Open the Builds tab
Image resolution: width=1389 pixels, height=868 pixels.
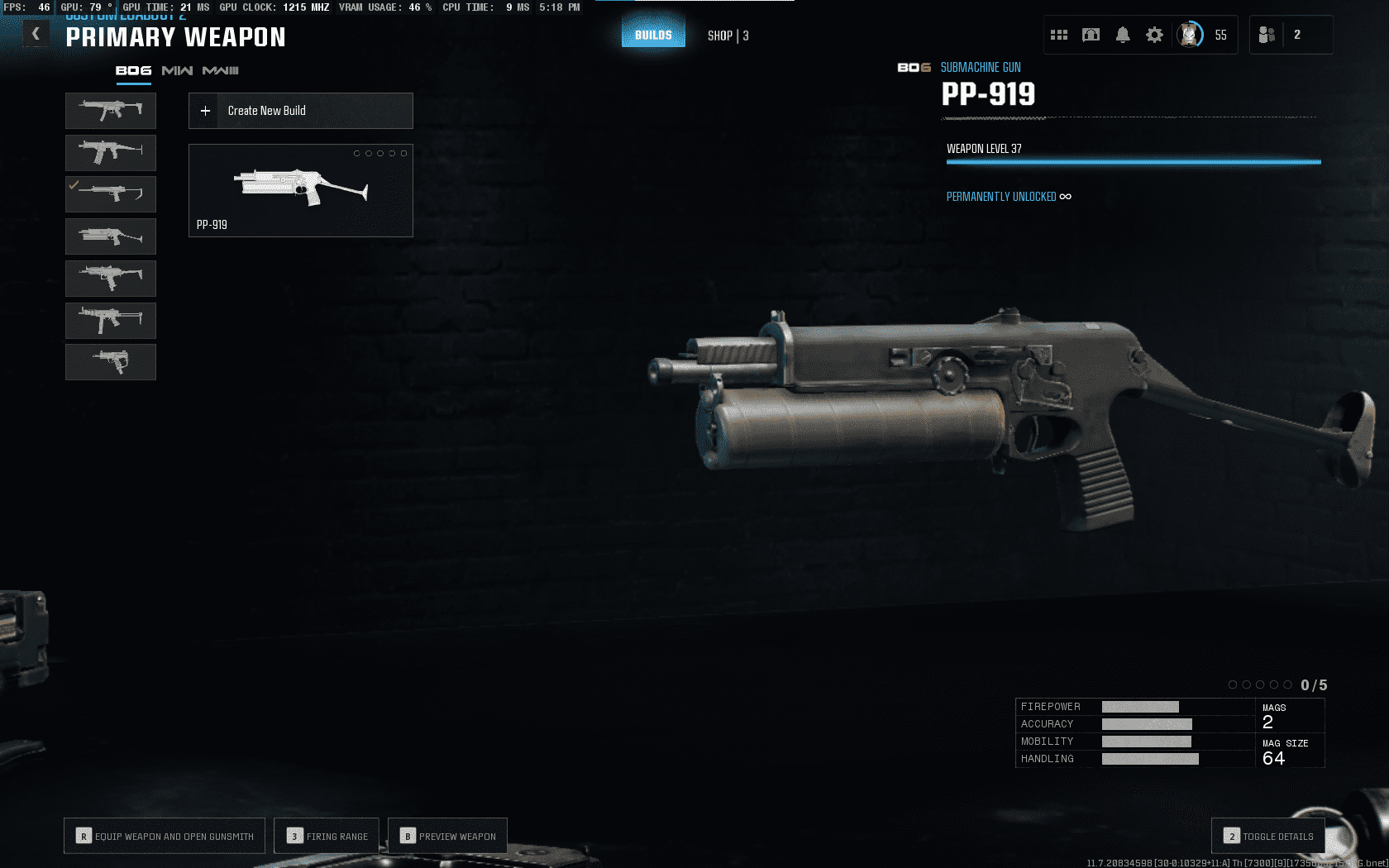coord(653,35)
